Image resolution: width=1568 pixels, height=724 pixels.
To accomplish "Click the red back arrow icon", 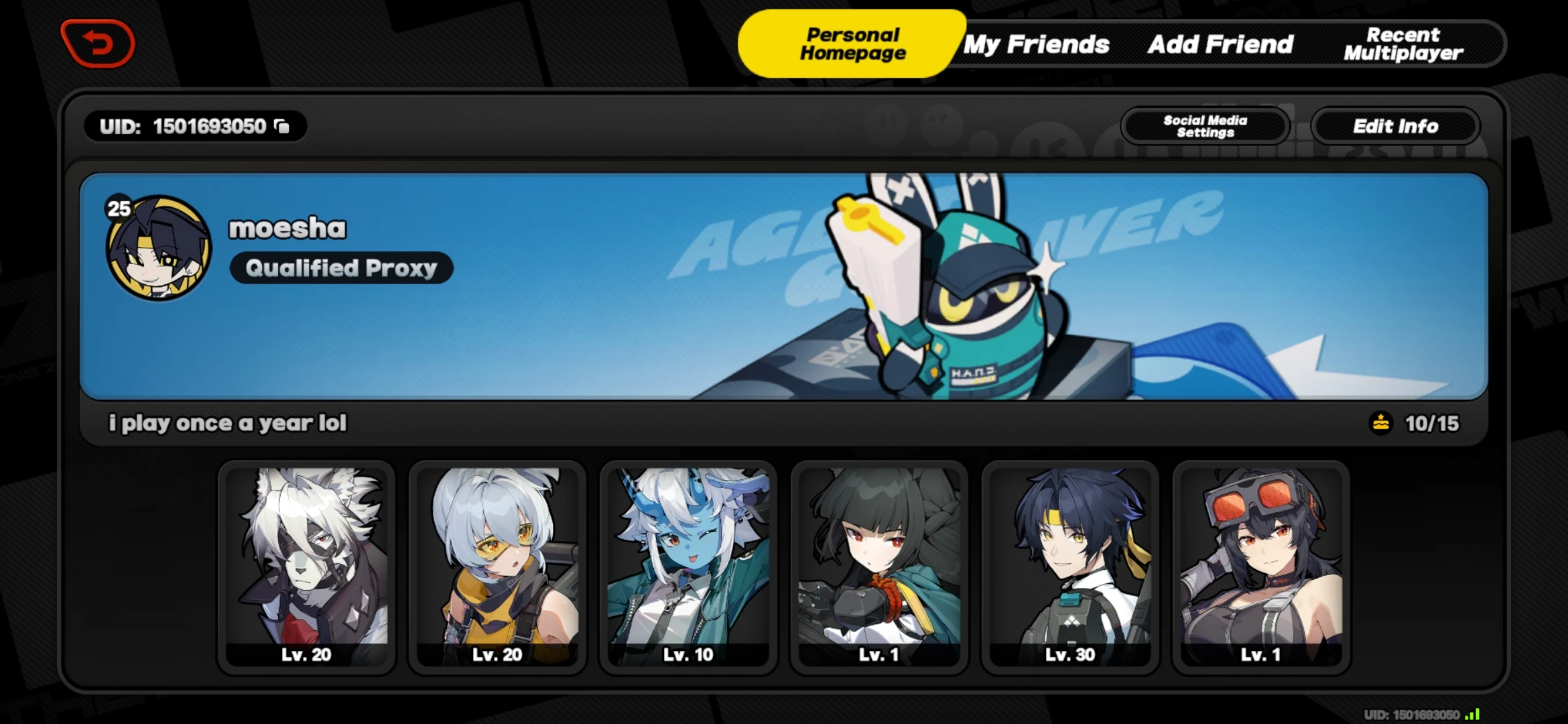I will 99,43.
